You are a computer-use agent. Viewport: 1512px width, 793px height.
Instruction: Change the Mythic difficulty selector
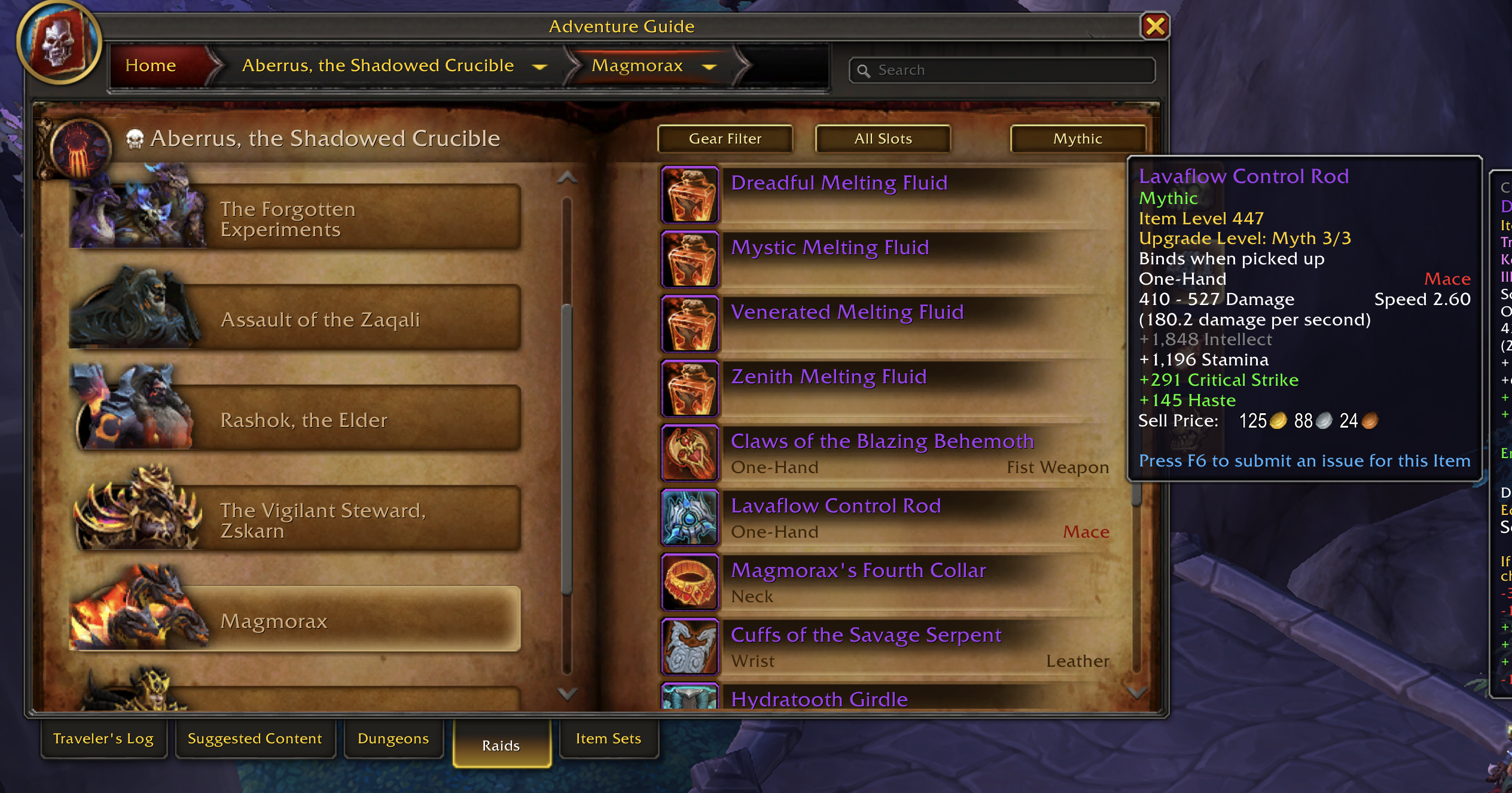(1077, 139)
